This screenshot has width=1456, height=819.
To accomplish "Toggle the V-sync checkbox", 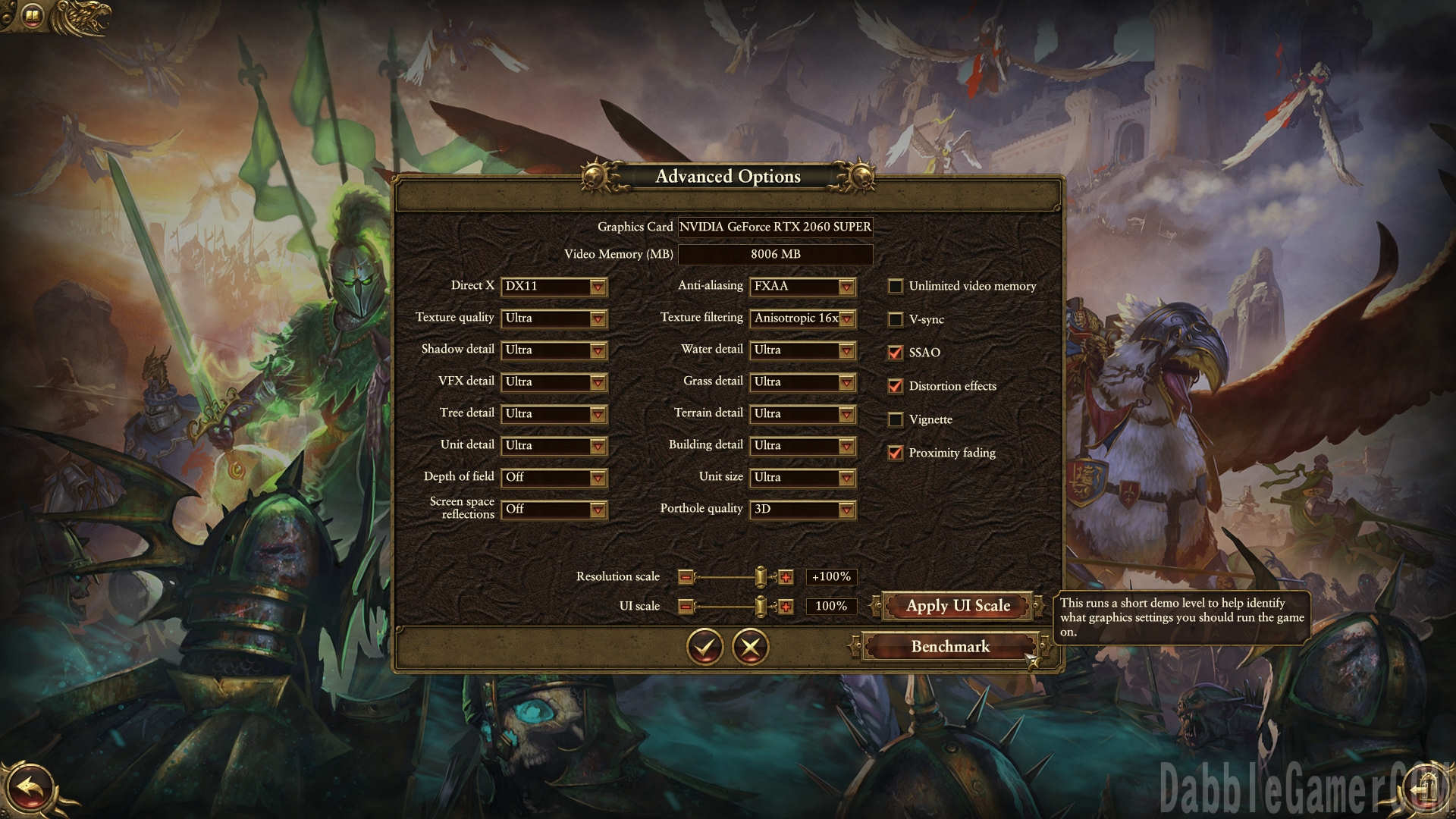I will tap(896, 319).
